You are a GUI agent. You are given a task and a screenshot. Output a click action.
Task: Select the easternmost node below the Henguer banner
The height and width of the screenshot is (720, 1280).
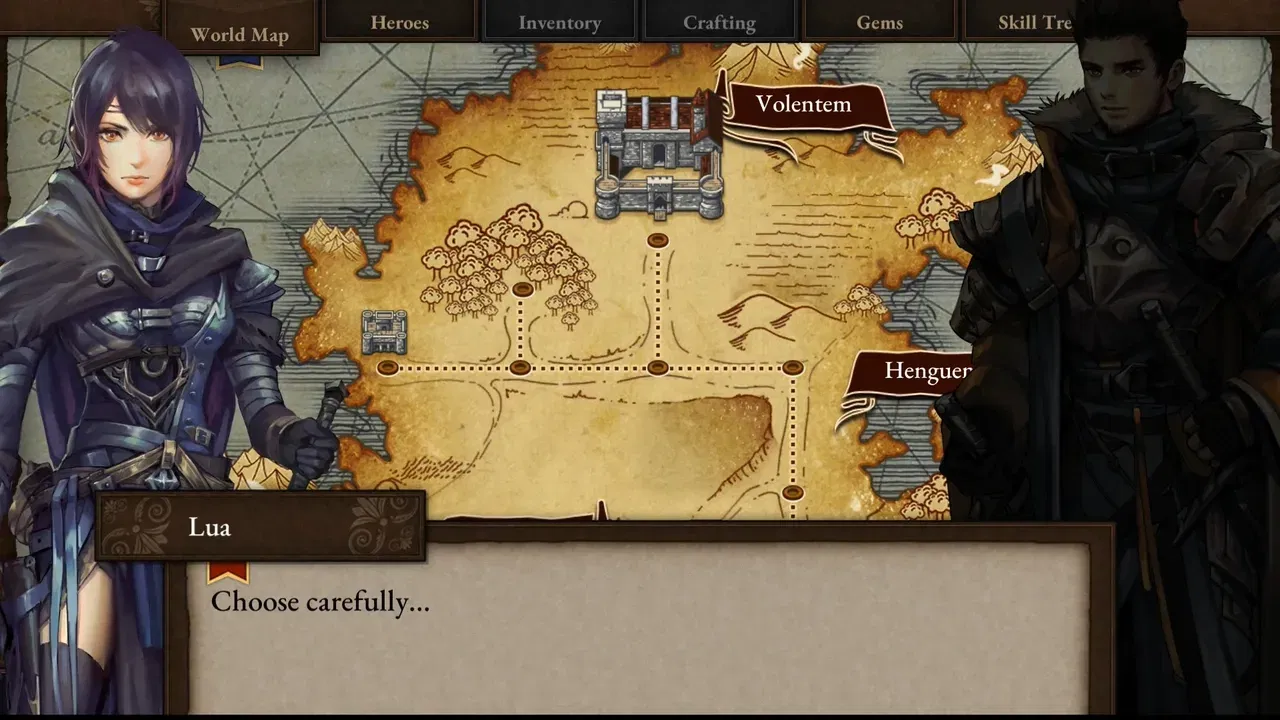(x=795, y=367)
